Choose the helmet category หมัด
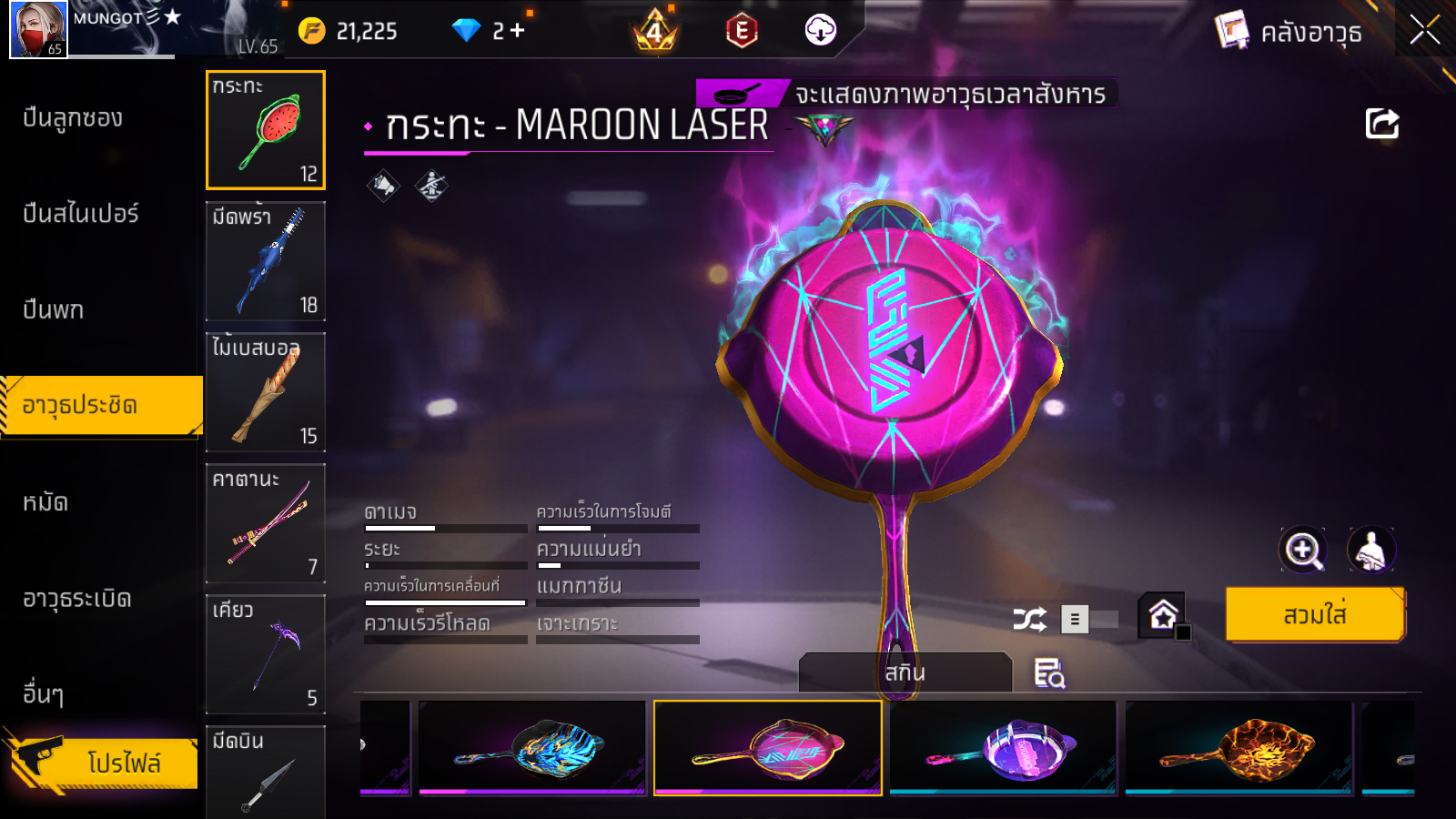 tap(45, 502)
